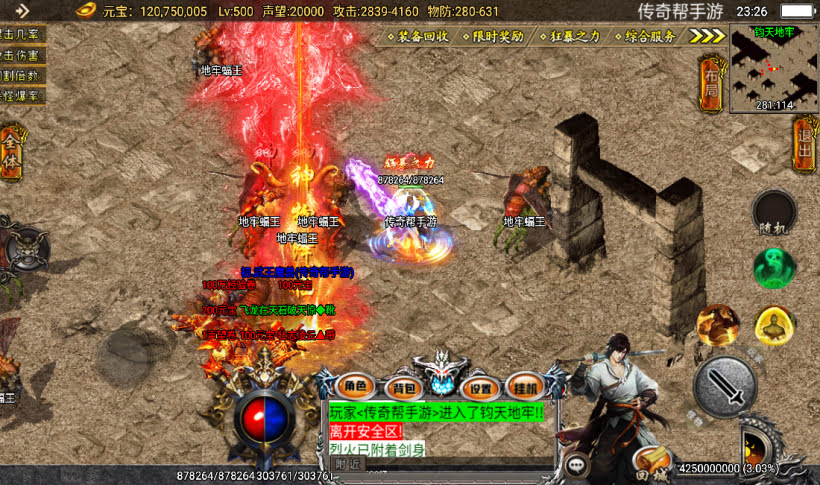This screenshot has height=485, width=820.
Task: Click the yellow triple-arrow expand button
Action: coord(707,36)
